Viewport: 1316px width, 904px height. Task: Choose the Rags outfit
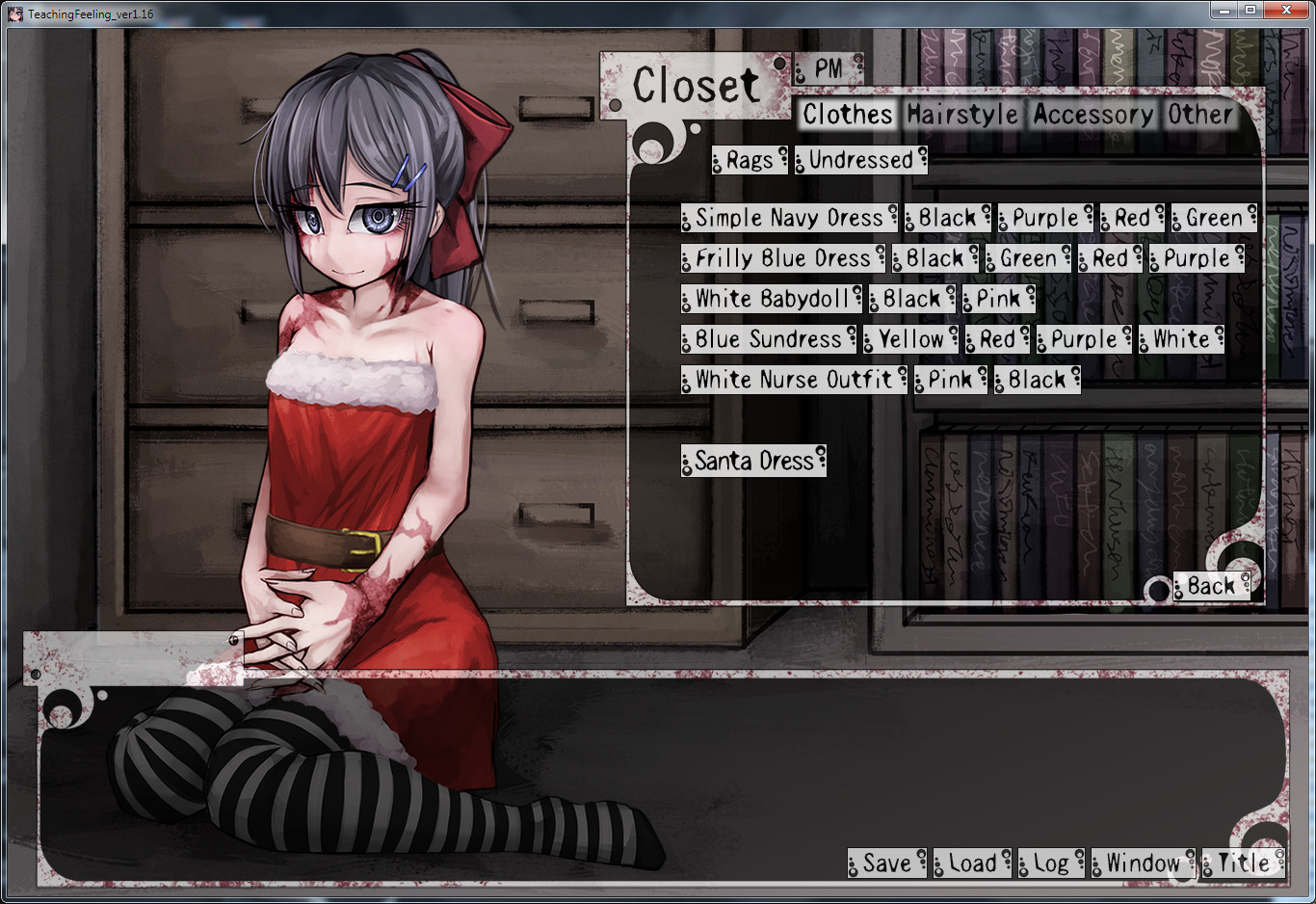pyautogui.click(x=750, y=160)
